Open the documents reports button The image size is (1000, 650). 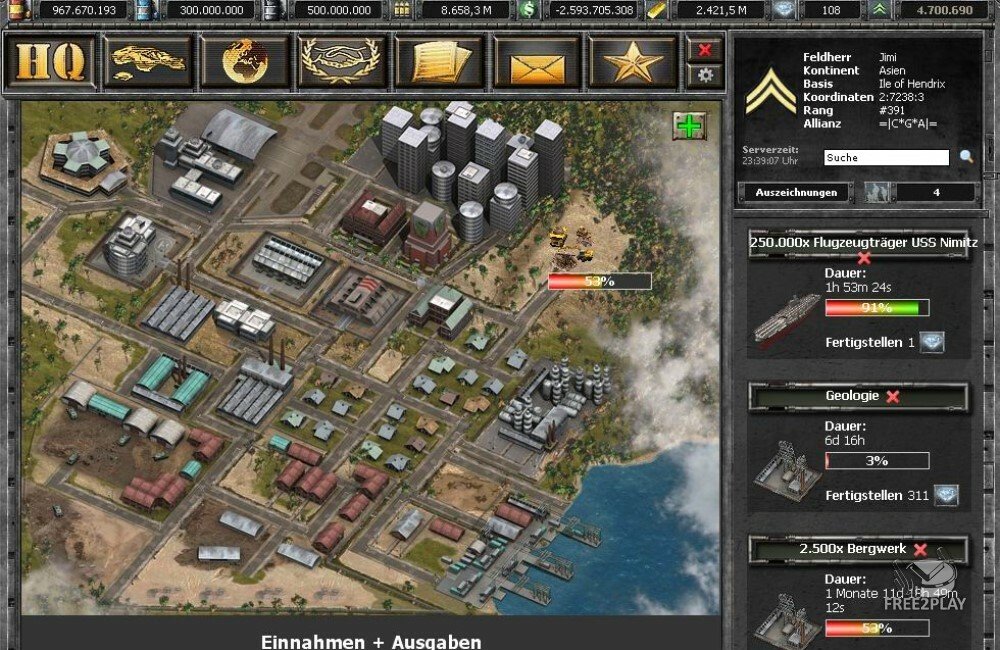coord(440,62)
